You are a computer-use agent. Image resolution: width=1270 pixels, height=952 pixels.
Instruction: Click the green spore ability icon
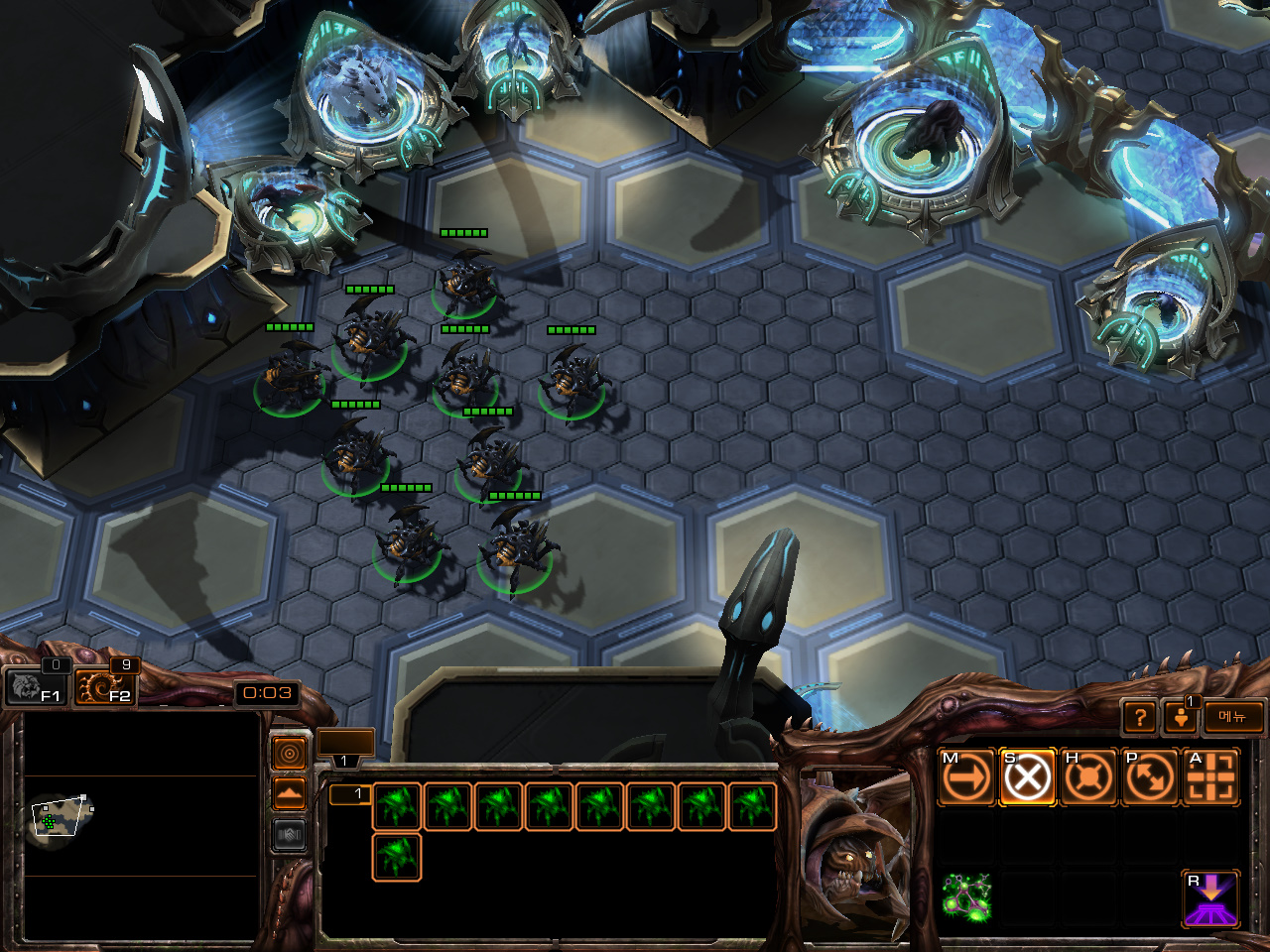coord(966,898)
